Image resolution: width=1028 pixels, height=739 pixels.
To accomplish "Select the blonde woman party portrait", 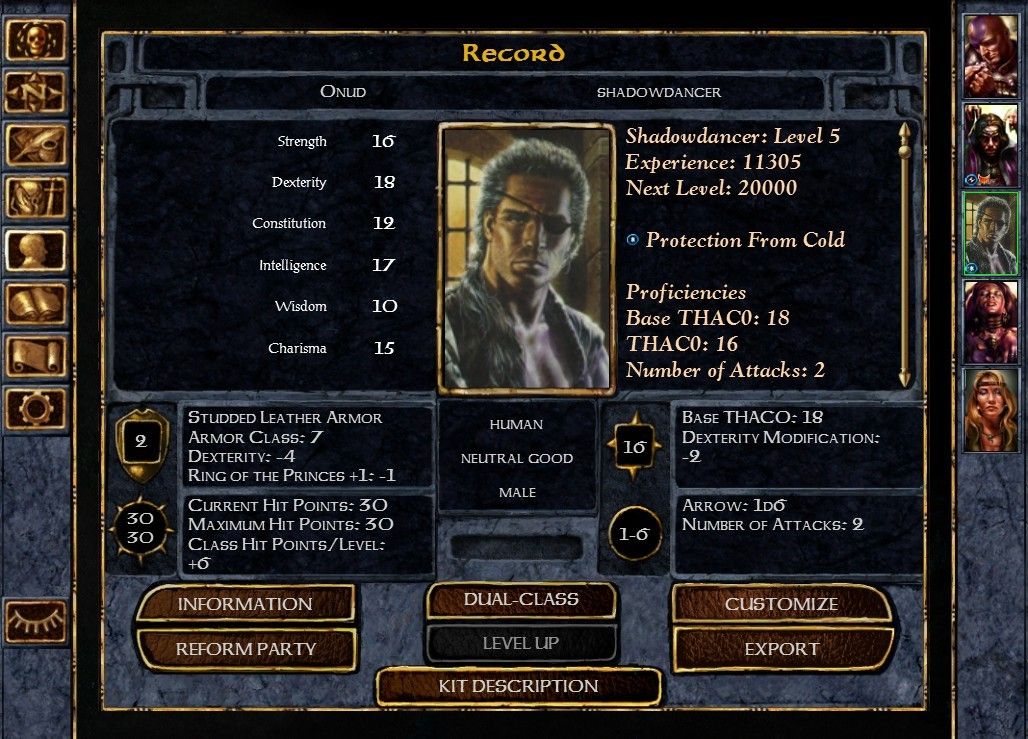I will (991, 410).
